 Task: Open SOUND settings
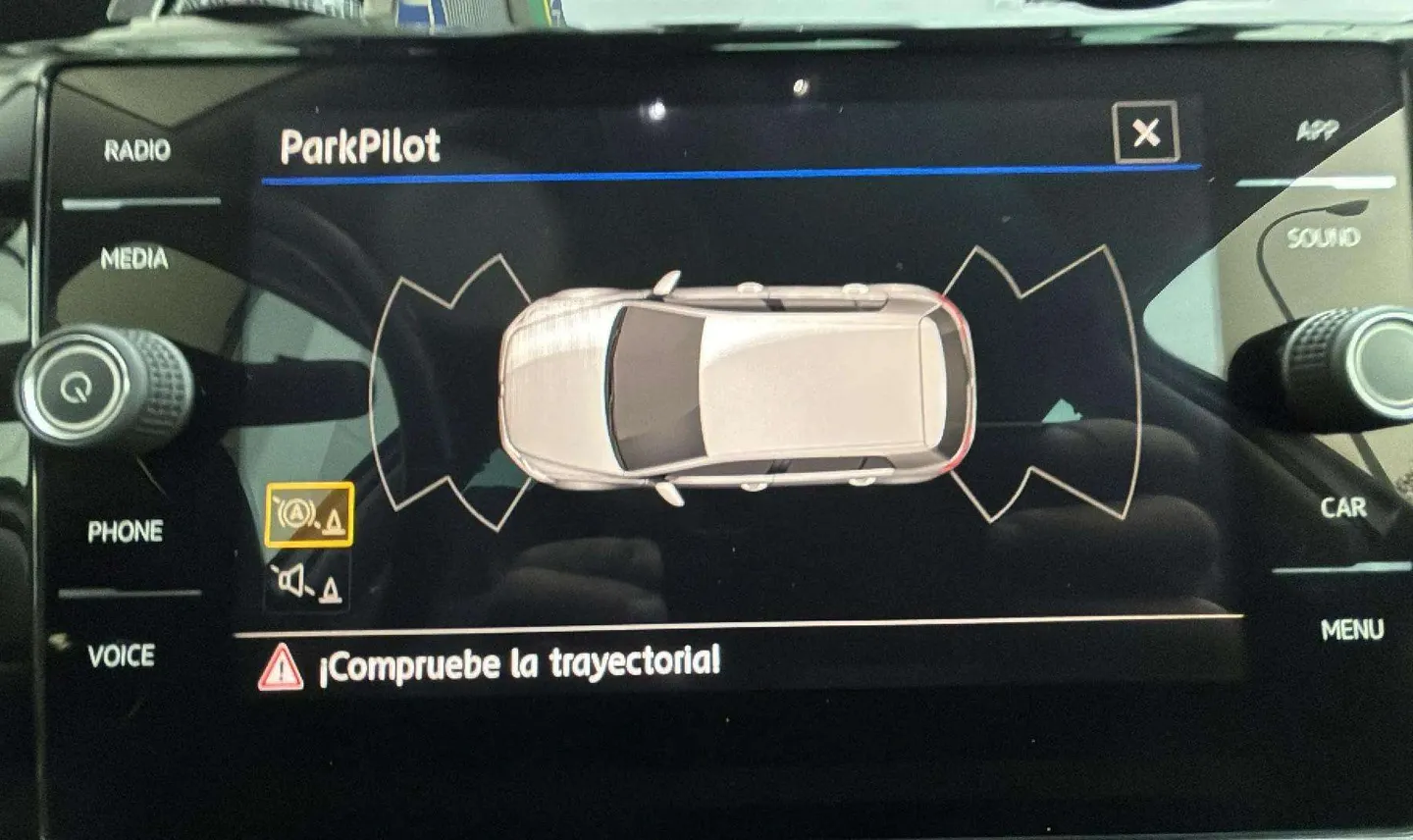coord(1323,237)
